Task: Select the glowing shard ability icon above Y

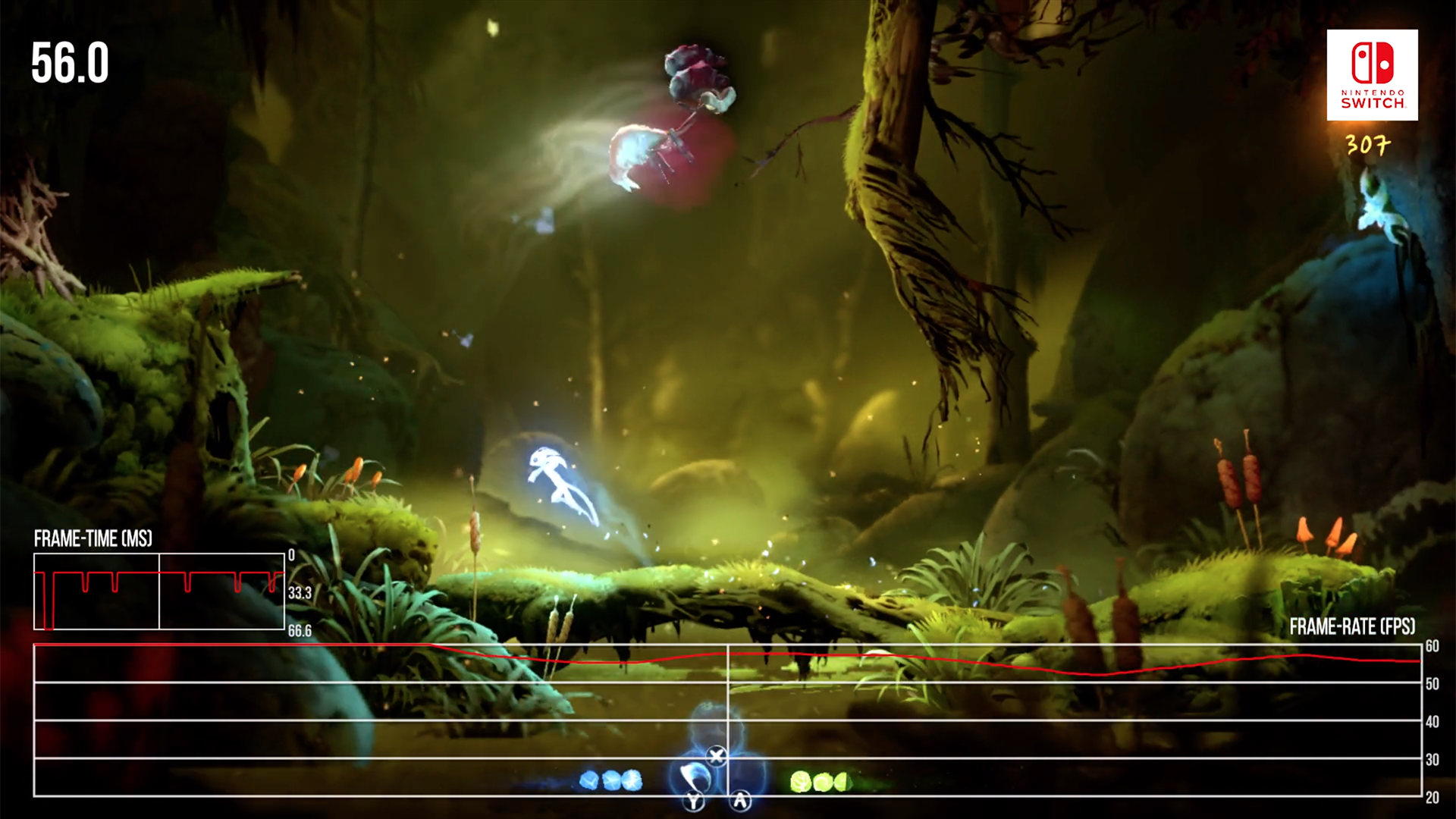Action: (695, 775)
